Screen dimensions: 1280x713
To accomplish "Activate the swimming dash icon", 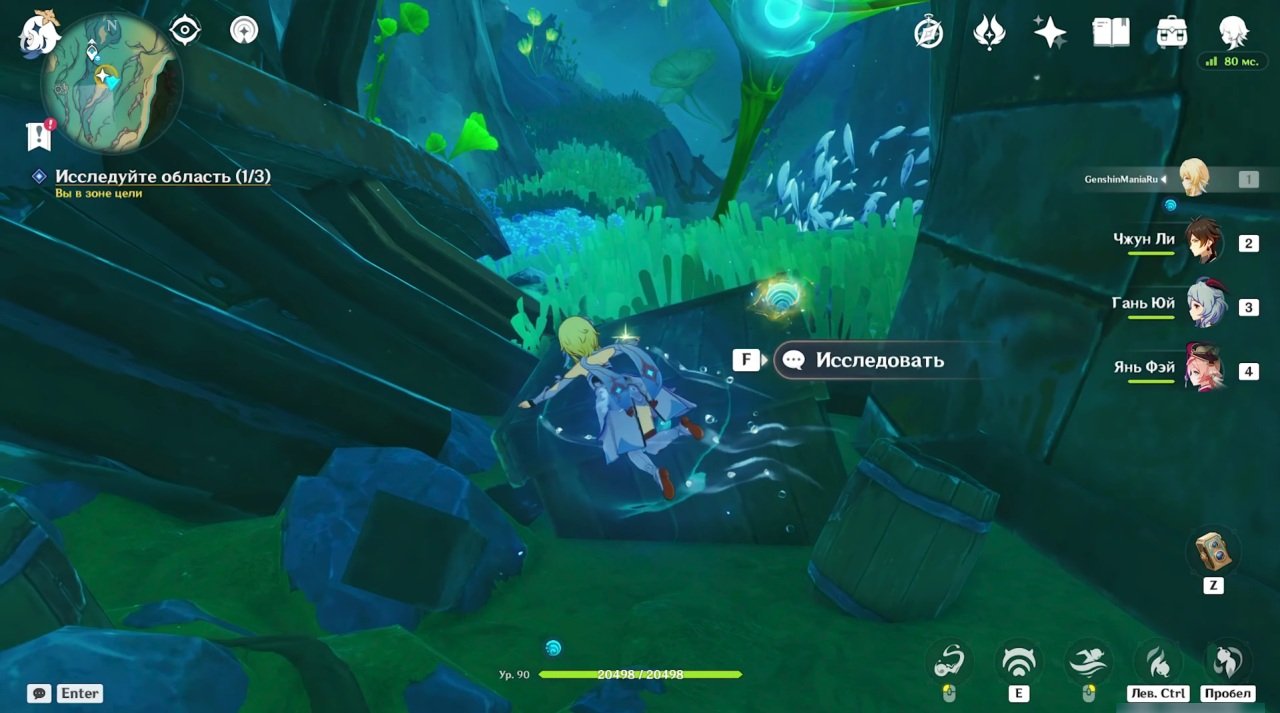I will pos(1088,662).
